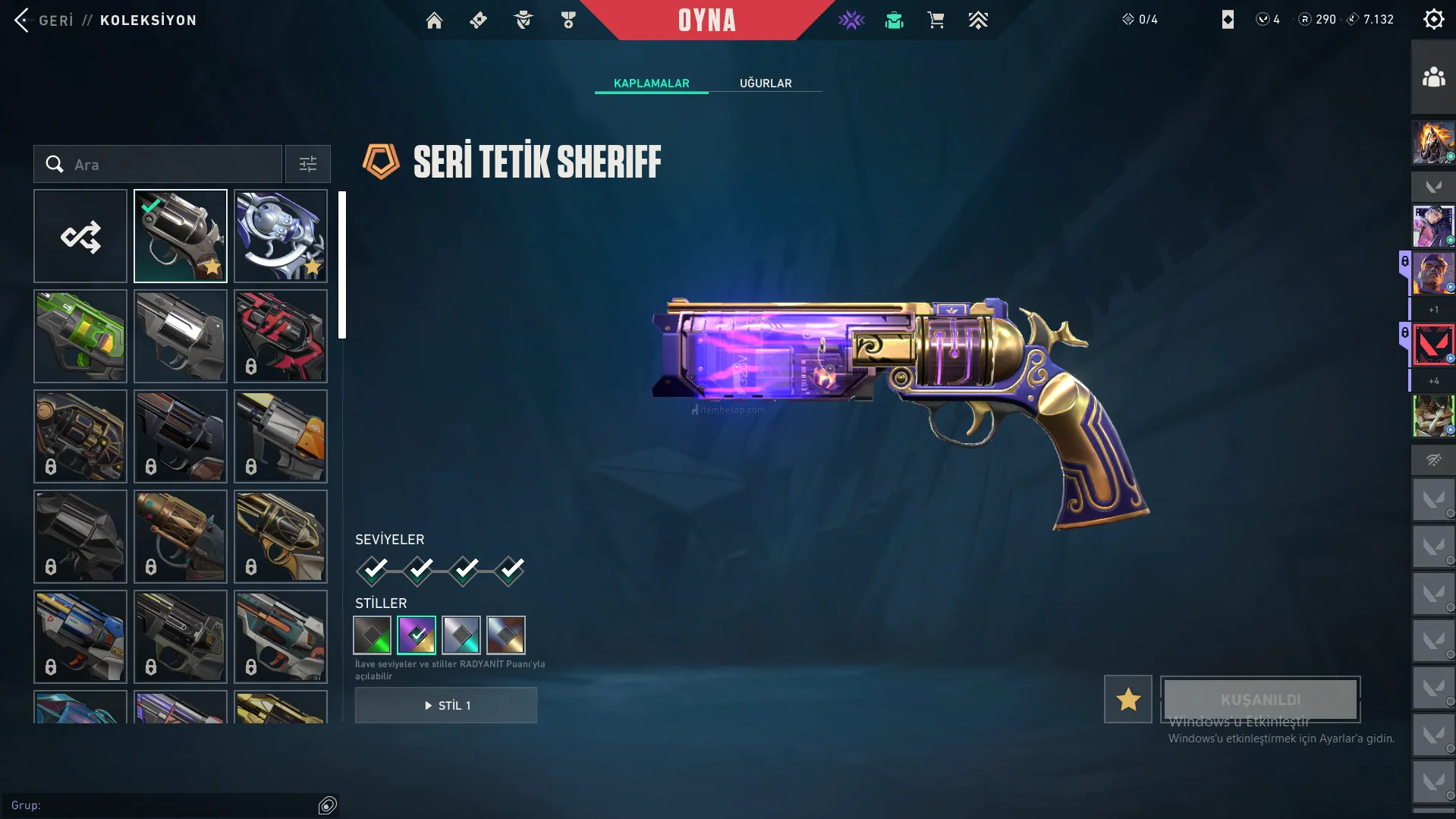The height and width of the screenshot is (819, 1456).
Task: Choose the green style variant swatch
Action: tap(373, 635)
